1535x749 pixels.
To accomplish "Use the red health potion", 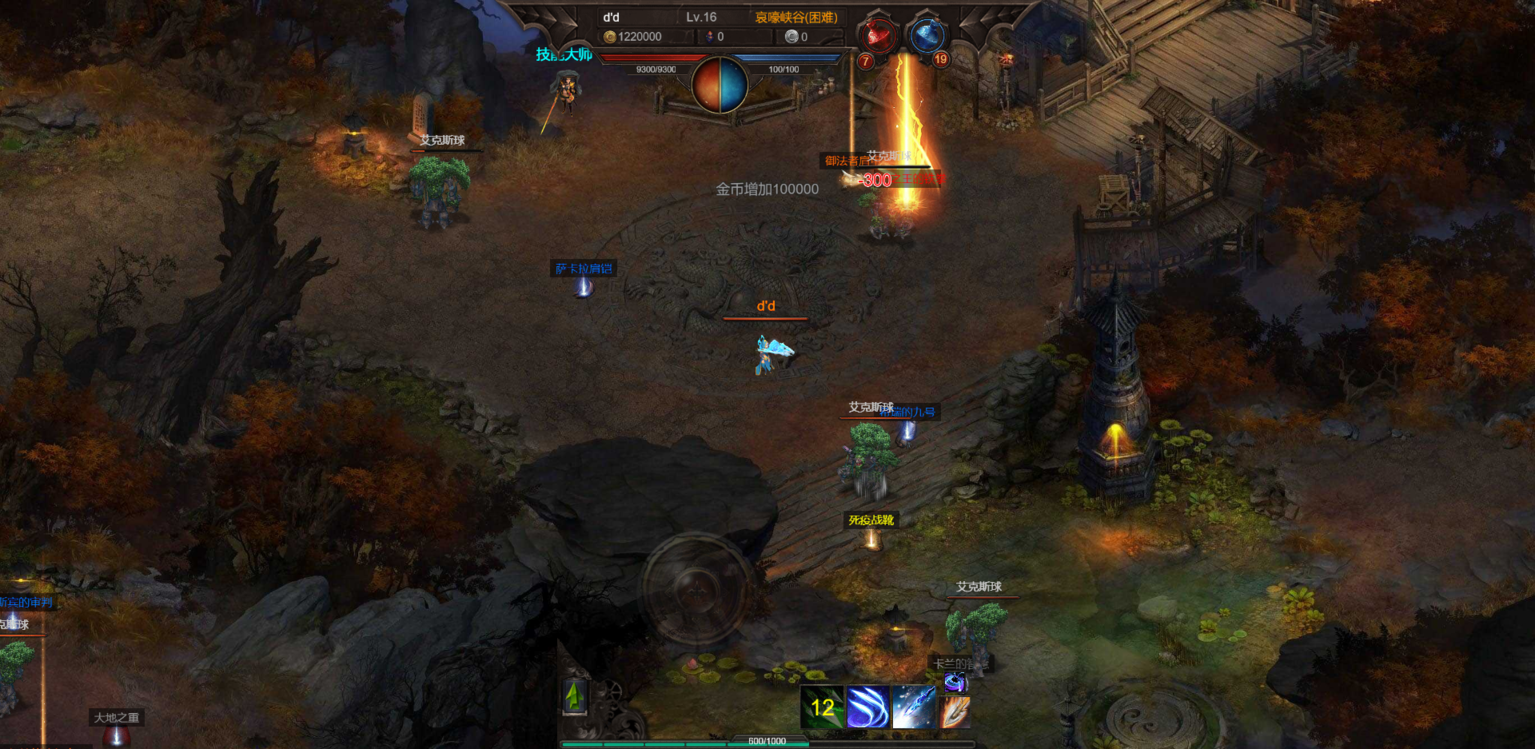I will click(x=879, y=36).
